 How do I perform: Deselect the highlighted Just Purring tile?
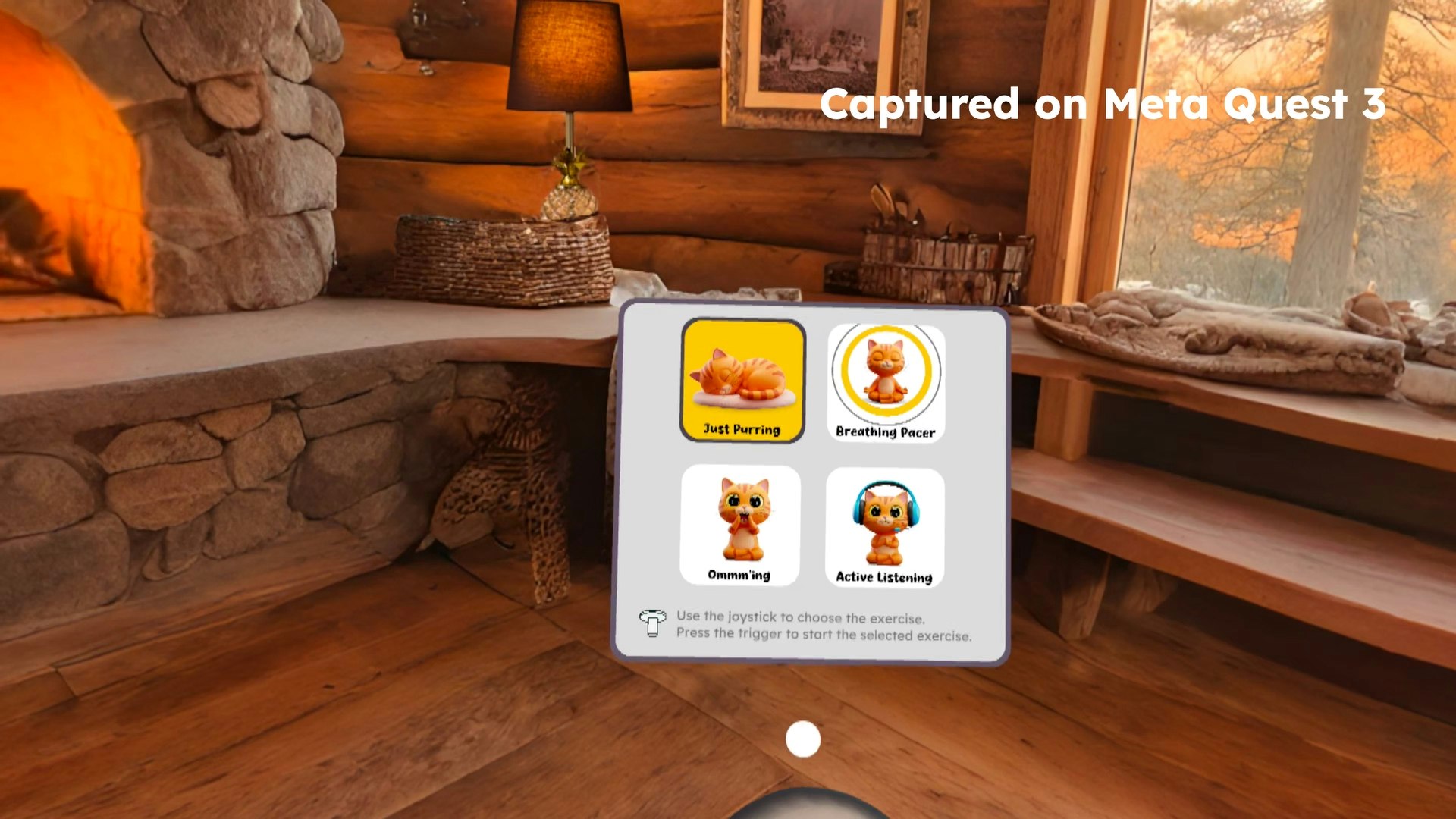742,379
